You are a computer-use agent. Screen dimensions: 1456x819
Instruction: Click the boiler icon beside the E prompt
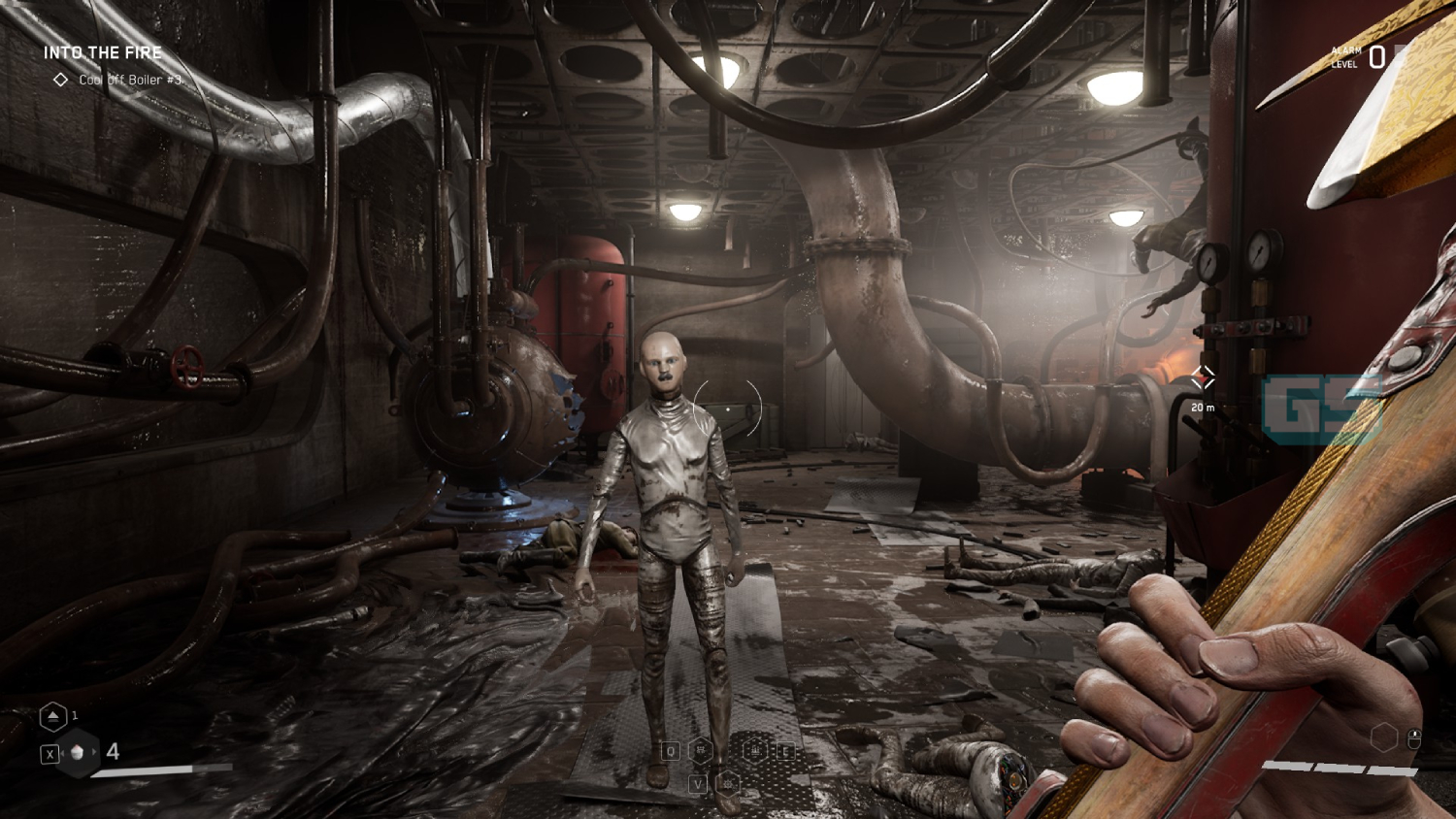coord(754,750)
